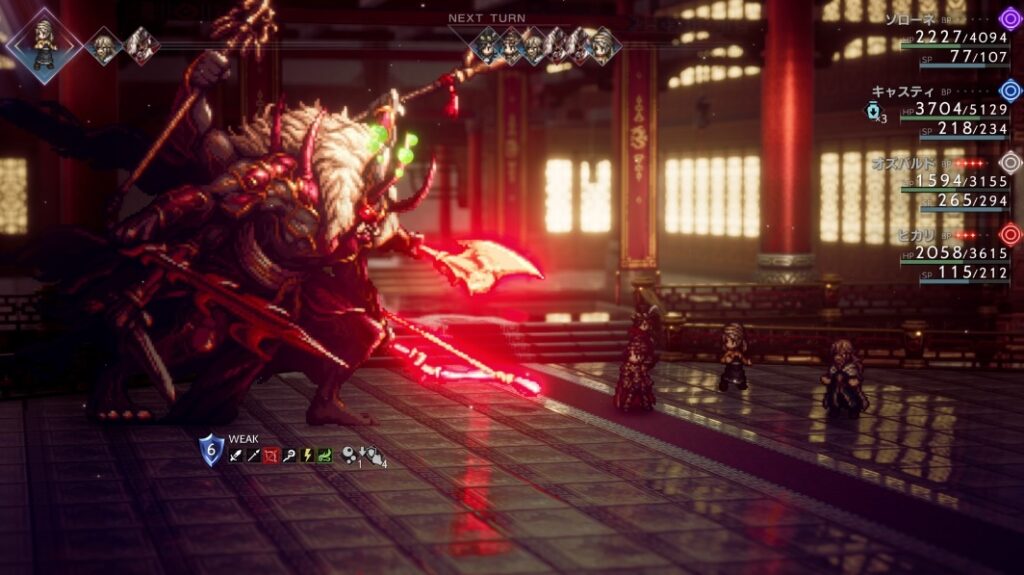Click the blue emblem beside キャスティ
This screenshot has height=575, width=1024.
click(x=1010, y=90)
